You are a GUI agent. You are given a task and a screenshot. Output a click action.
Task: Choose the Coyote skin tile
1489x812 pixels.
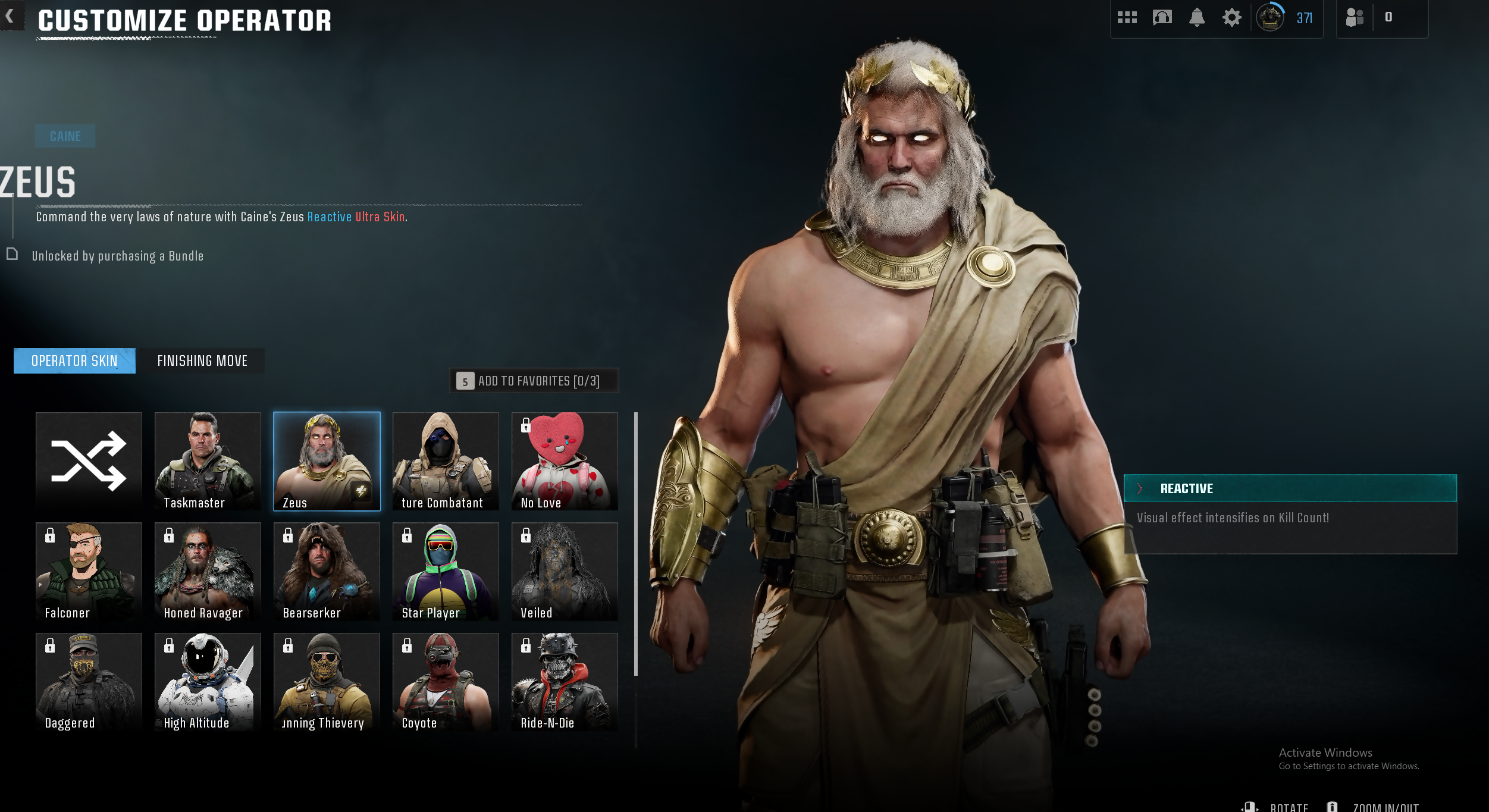coord(446,682)
